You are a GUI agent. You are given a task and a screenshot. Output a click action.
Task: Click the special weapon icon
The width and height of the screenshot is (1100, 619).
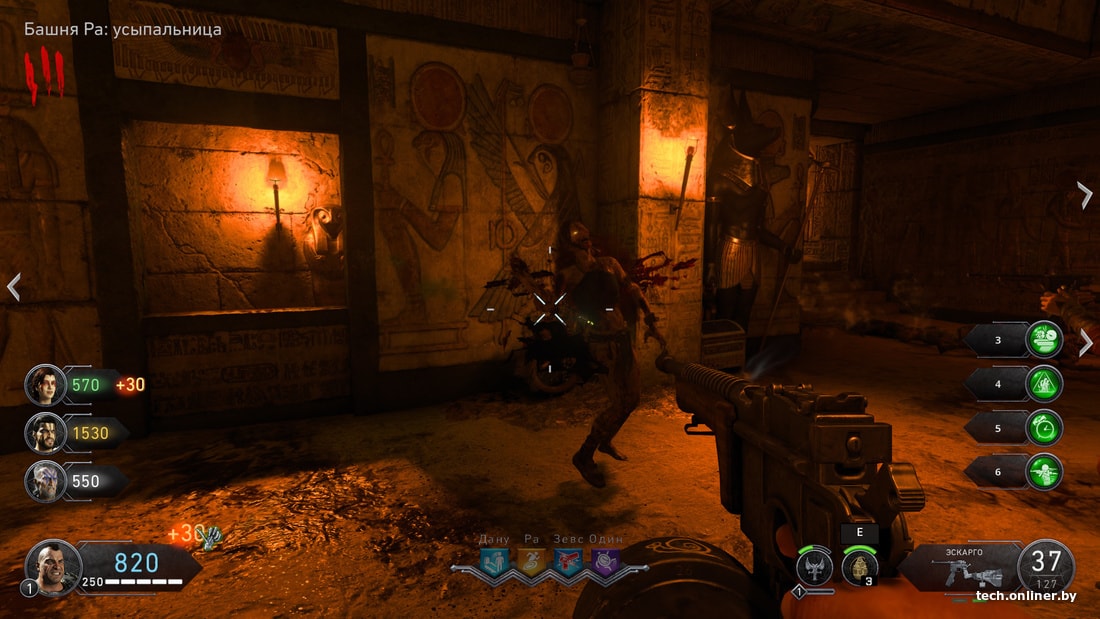[x=815, y=568]
